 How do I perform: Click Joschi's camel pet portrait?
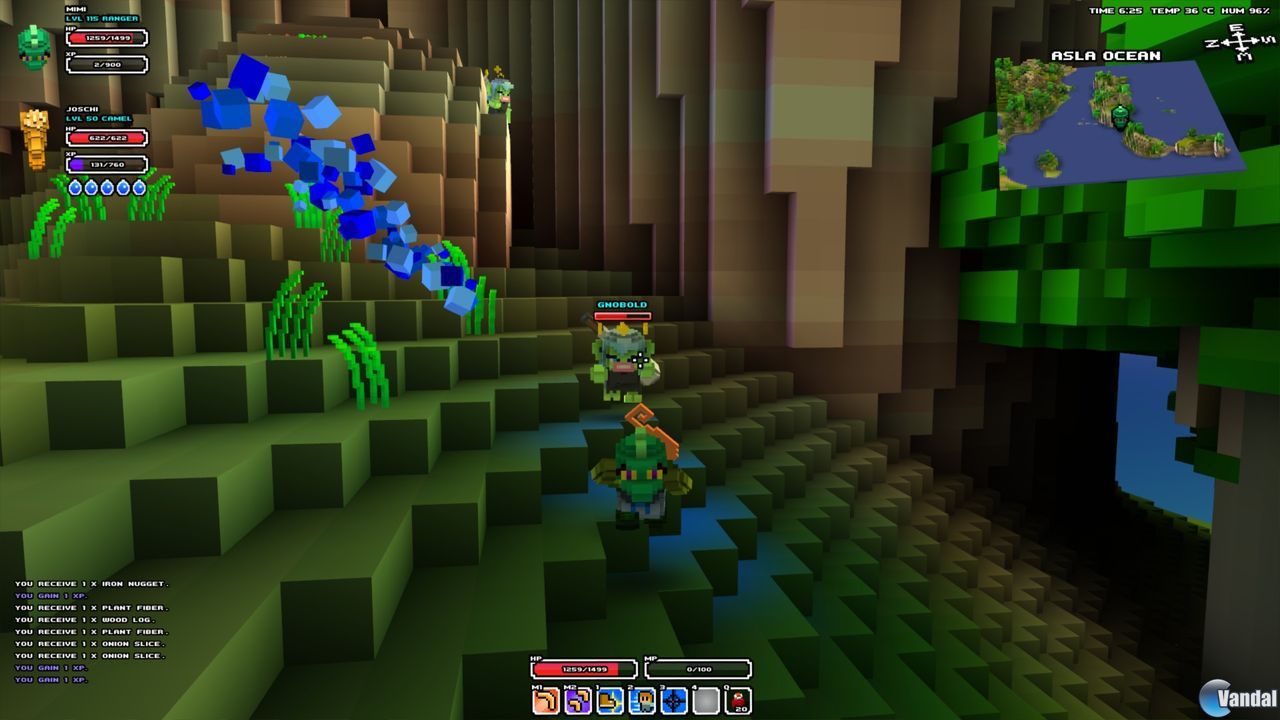33,140
